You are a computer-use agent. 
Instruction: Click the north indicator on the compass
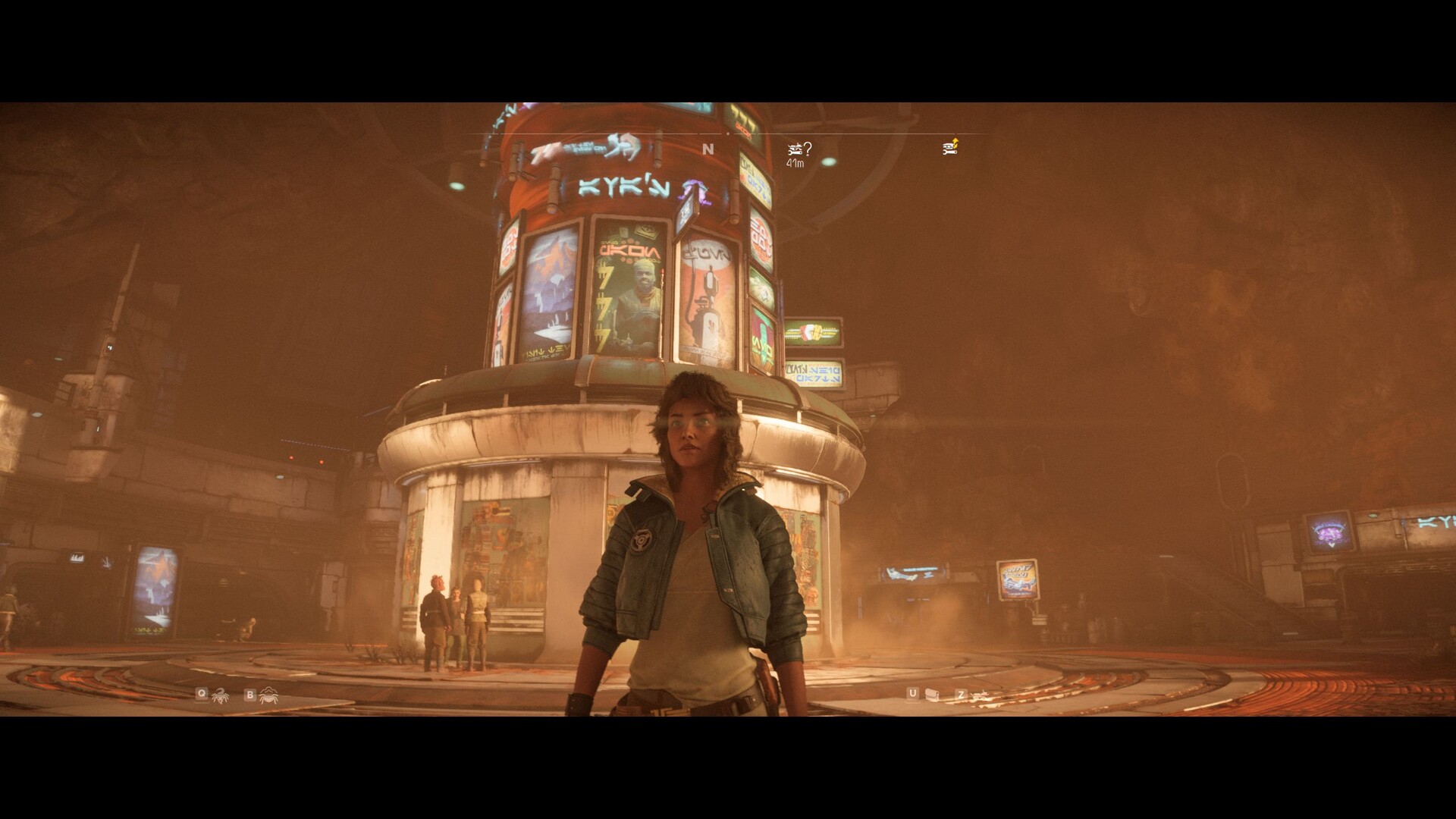(708, 149)
